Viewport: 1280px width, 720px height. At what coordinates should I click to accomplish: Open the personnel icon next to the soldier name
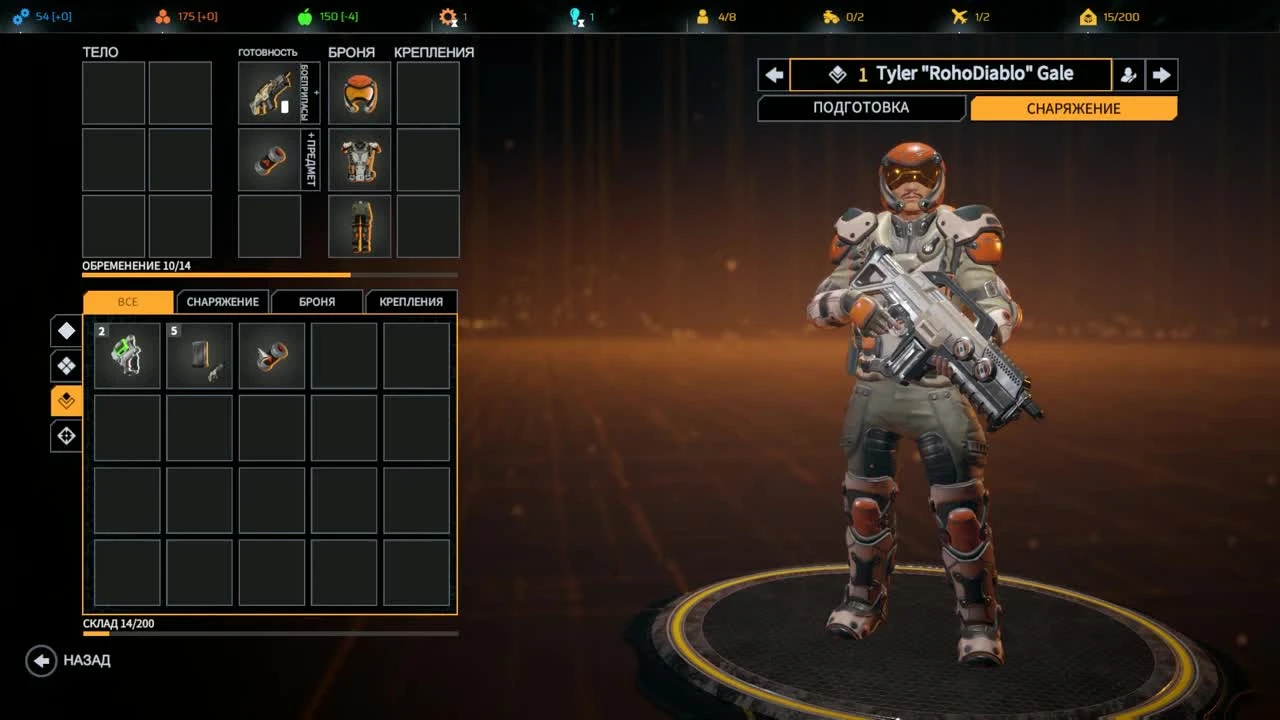click(1128, 74)
